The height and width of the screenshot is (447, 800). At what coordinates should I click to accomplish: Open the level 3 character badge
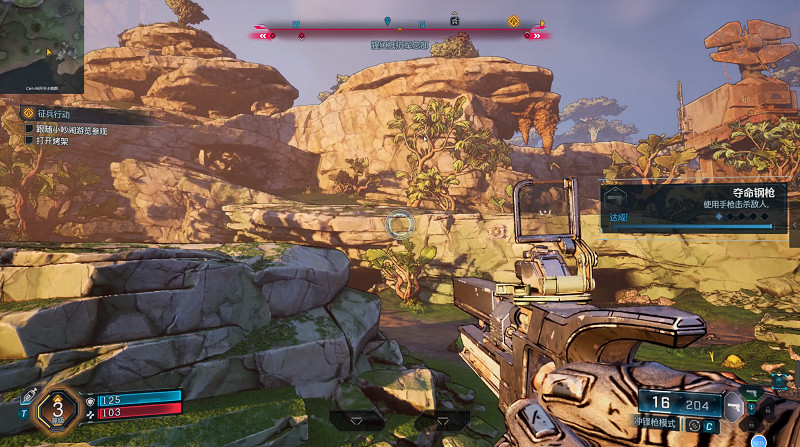click(x=58, y=408)
